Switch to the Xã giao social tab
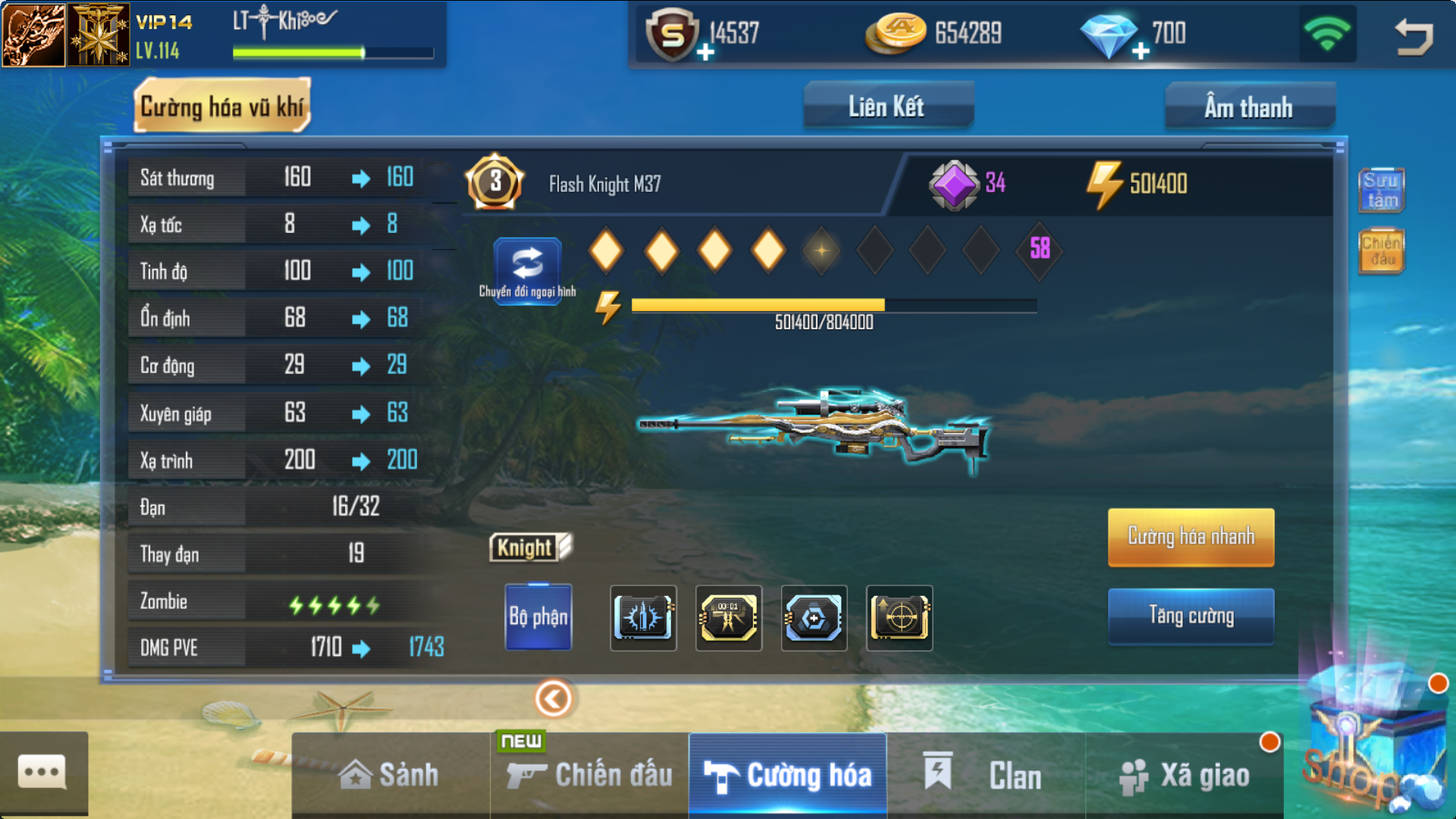 [1185, 775]
